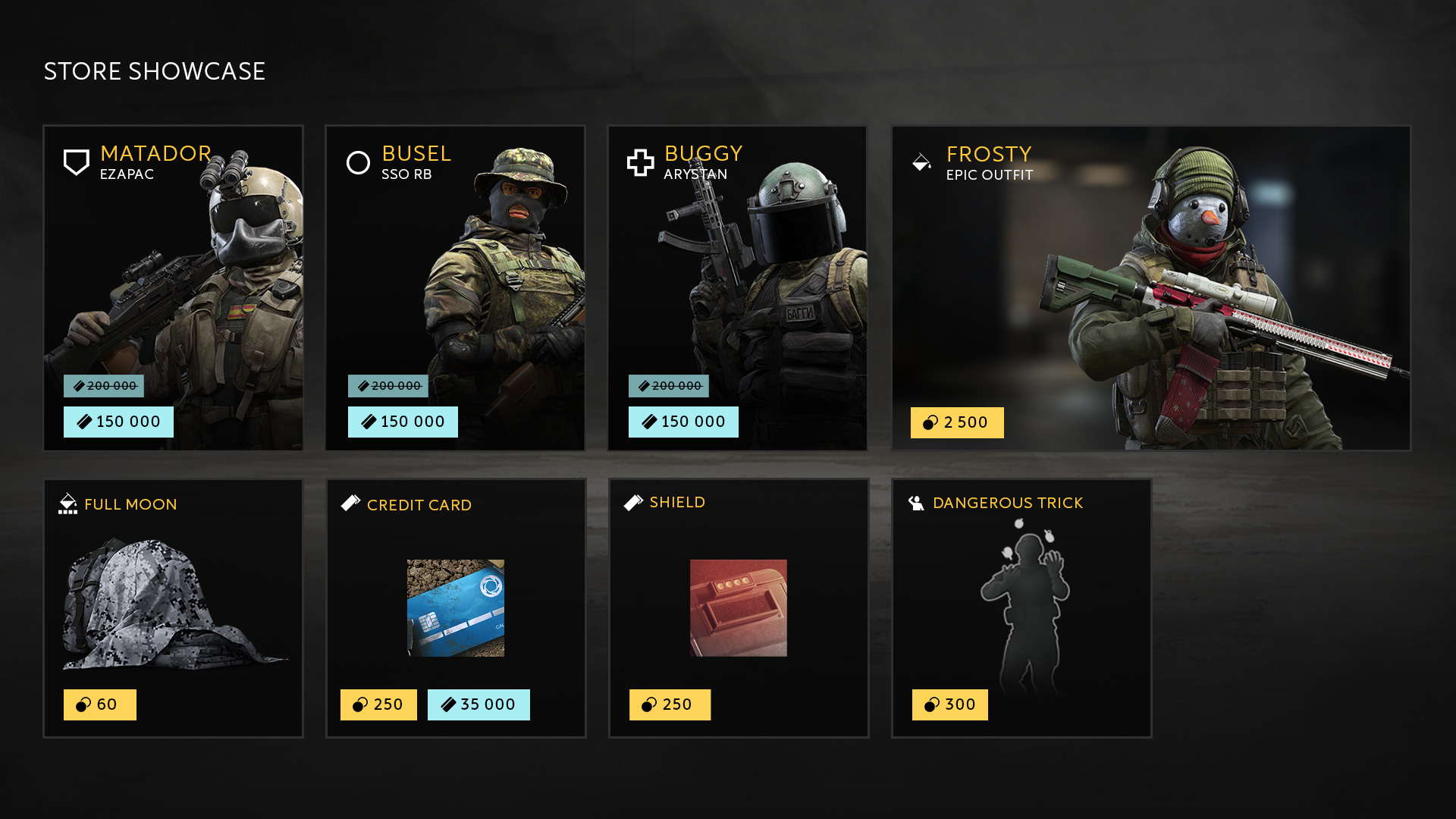Buy Frosty for 2 500 coins
This screenshot has width=1456, height=819.
957,422
